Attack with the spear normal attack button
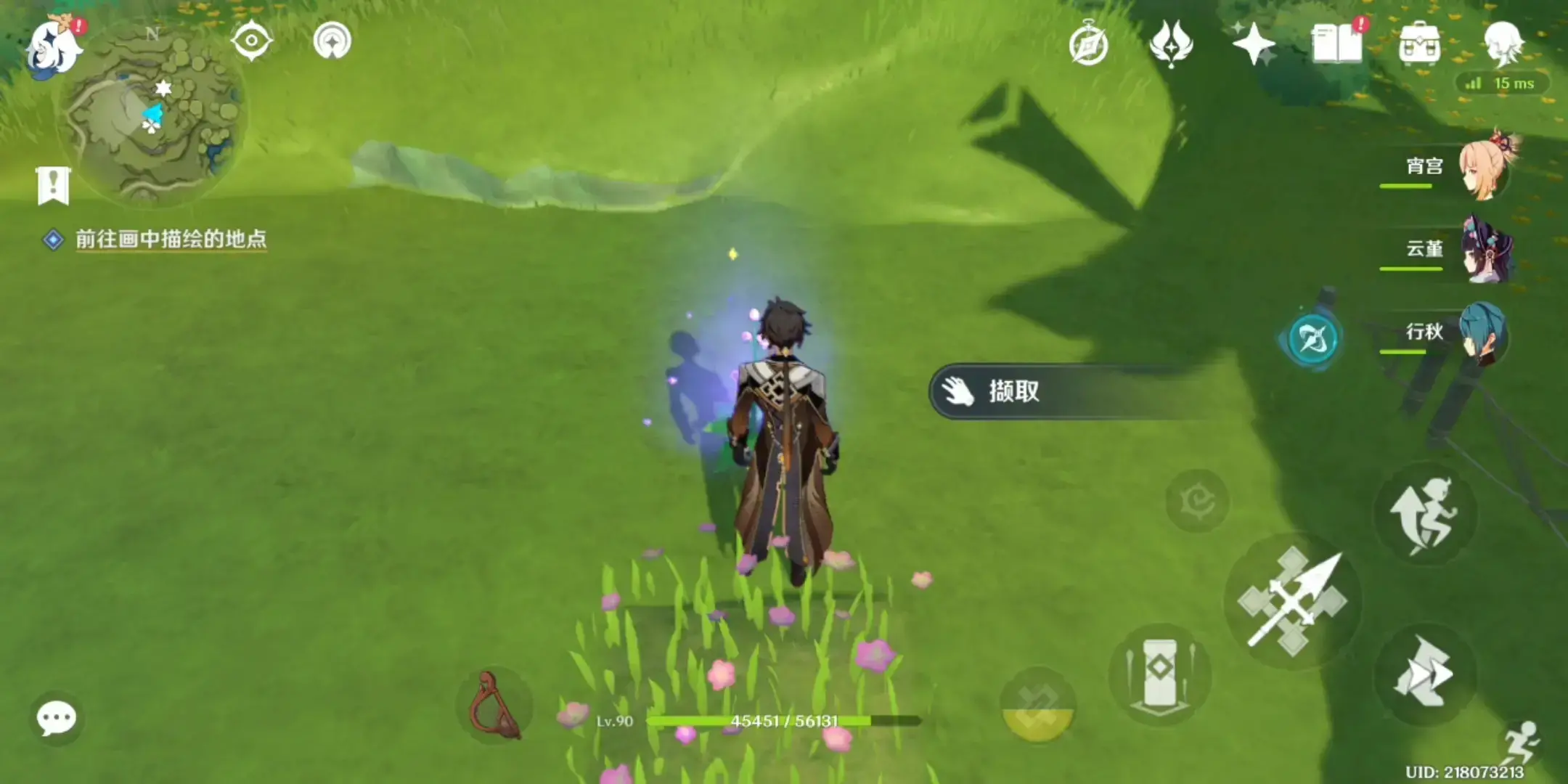The image size is (1568, 784). (1293, 603)
